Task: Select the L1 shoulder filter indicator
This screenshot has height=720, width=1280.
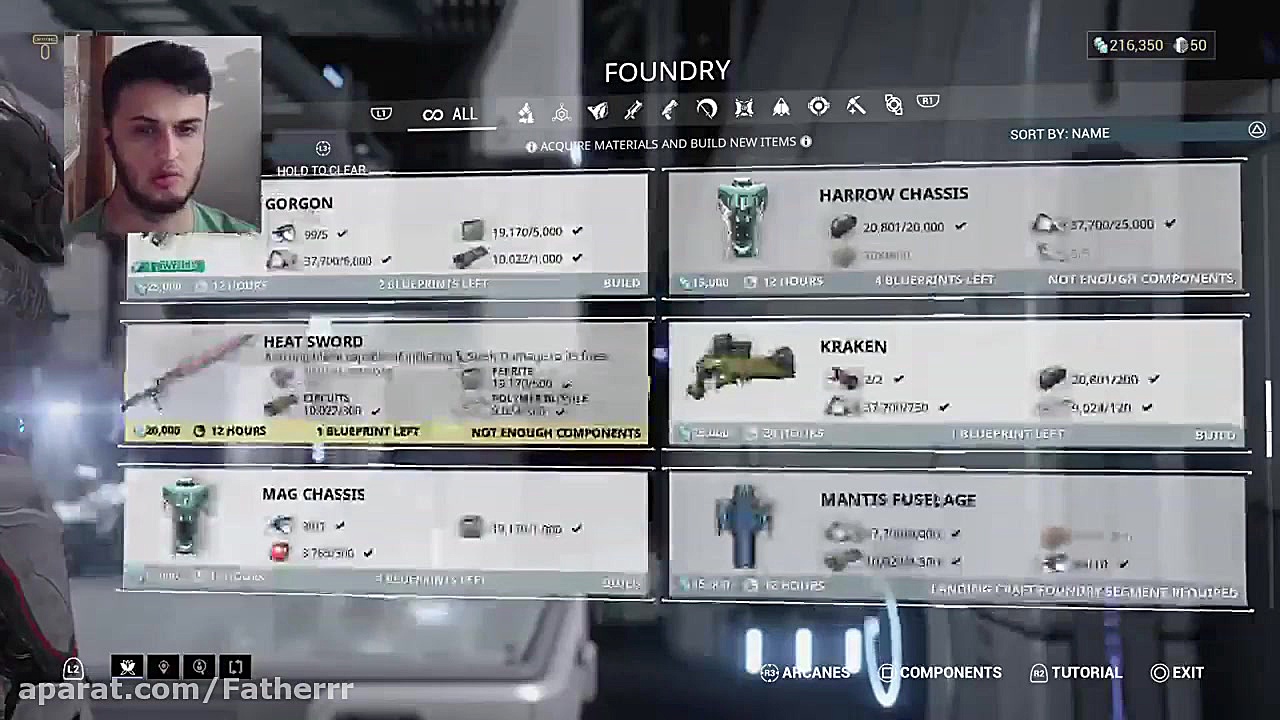Action: point(381,112)
